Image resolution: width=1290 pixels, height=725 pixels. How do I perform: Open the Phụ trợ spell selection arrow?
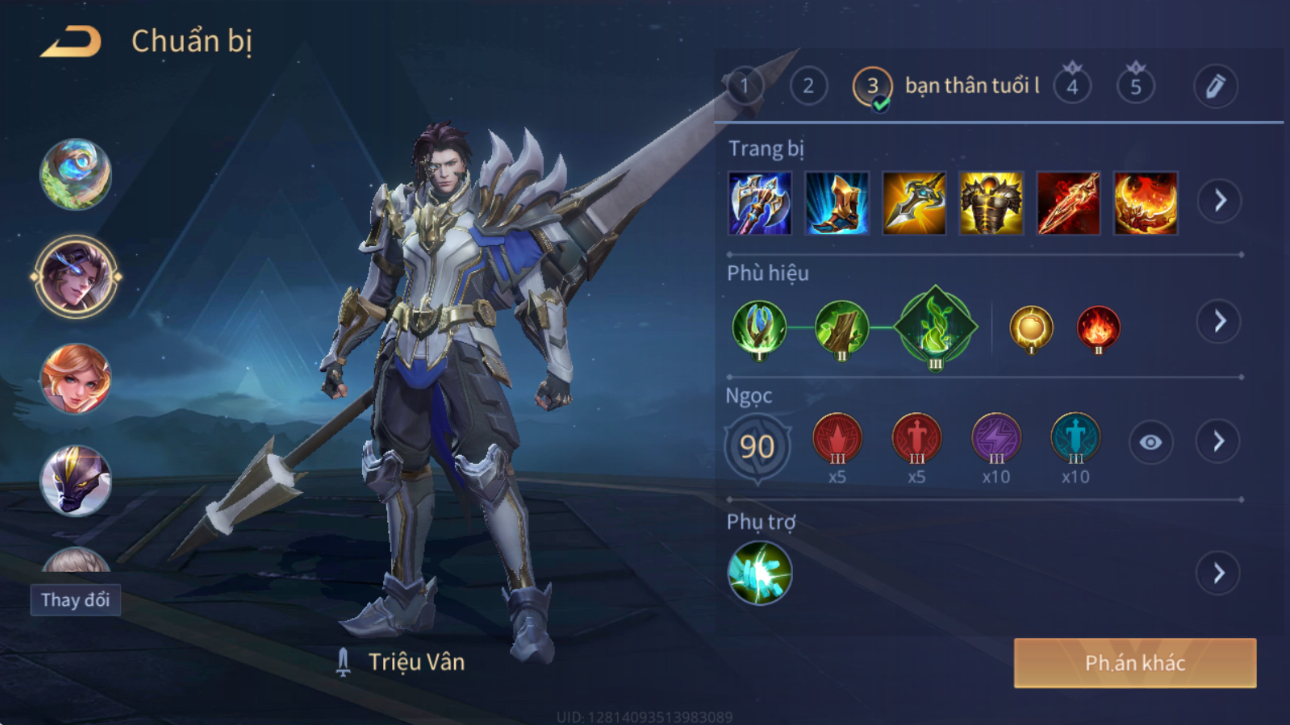(1218, 573)
